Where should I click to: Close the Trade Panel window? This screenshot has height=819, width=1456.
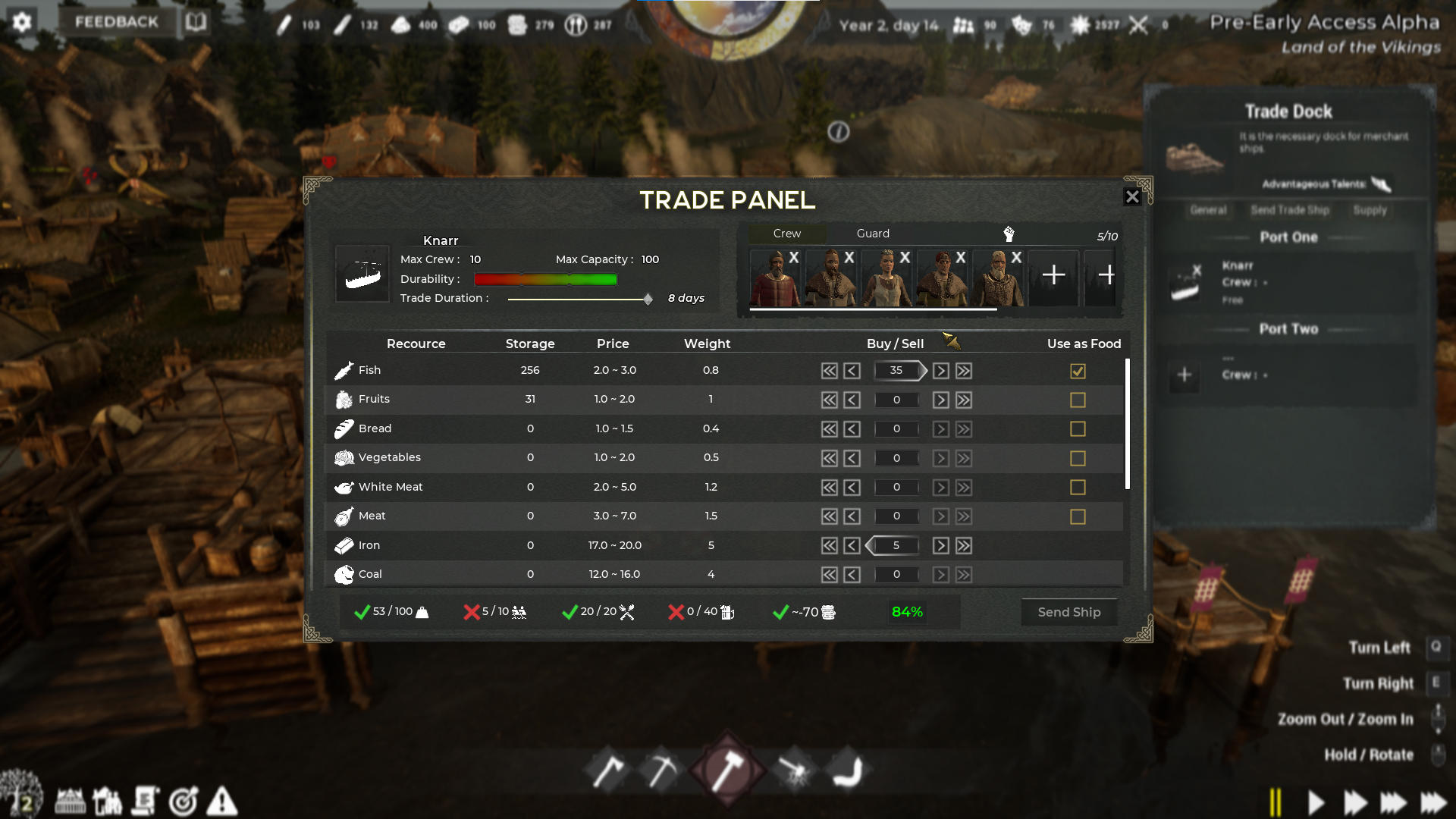[1131, 197]
